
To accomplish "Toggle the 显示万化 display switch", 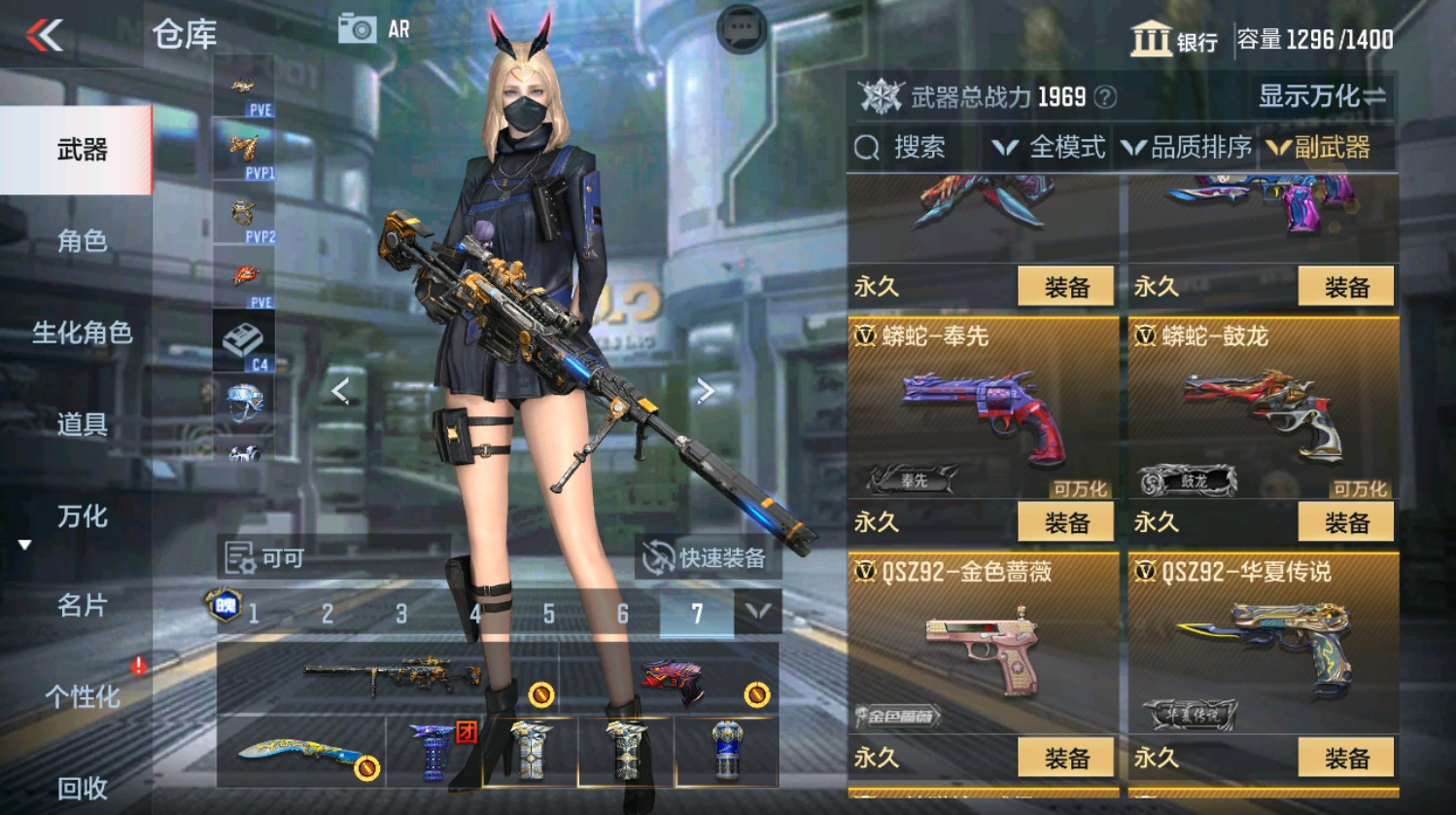I will (1320, 96).
